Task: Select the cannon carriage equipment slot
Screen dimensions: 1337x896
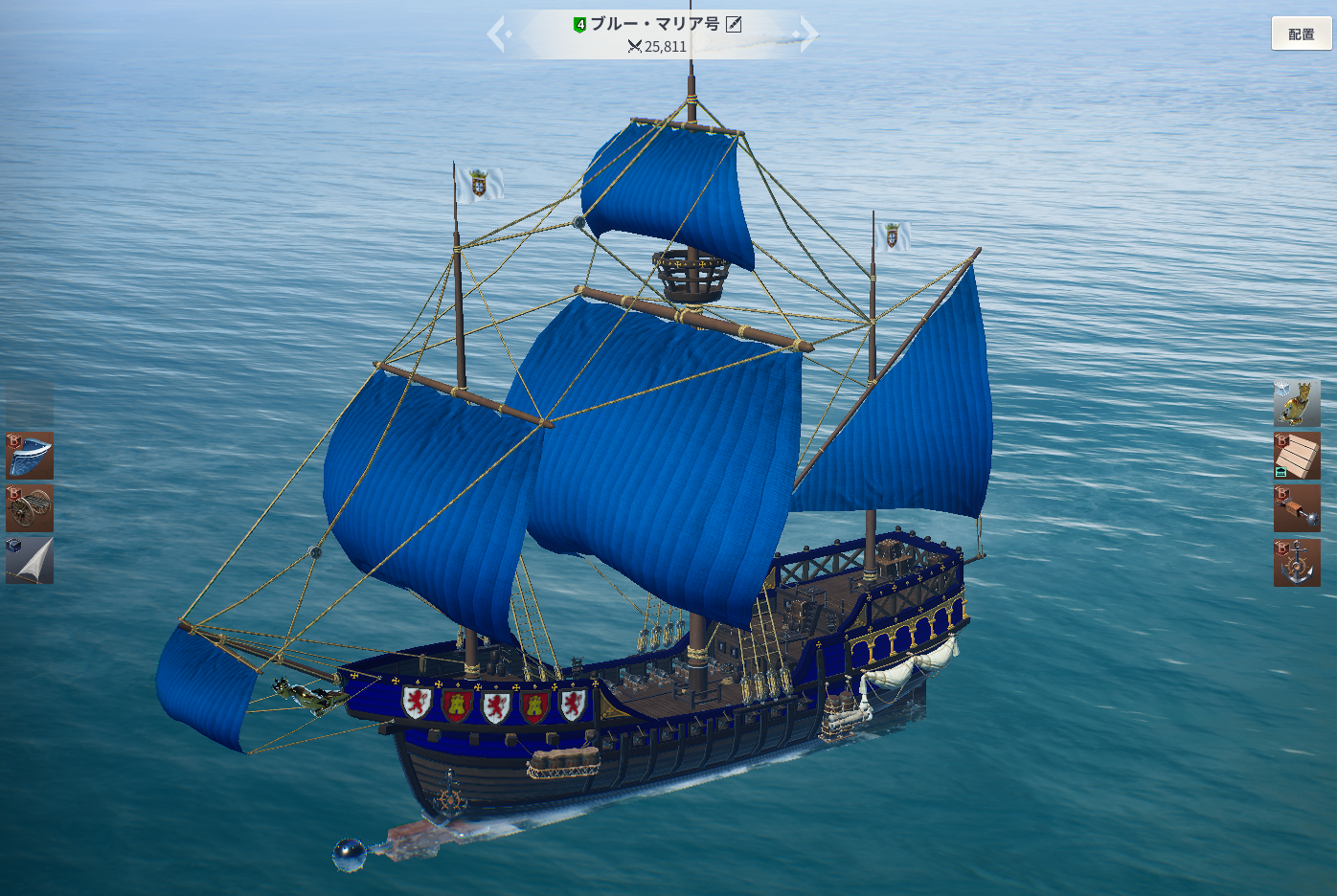Action: point(30,507)
